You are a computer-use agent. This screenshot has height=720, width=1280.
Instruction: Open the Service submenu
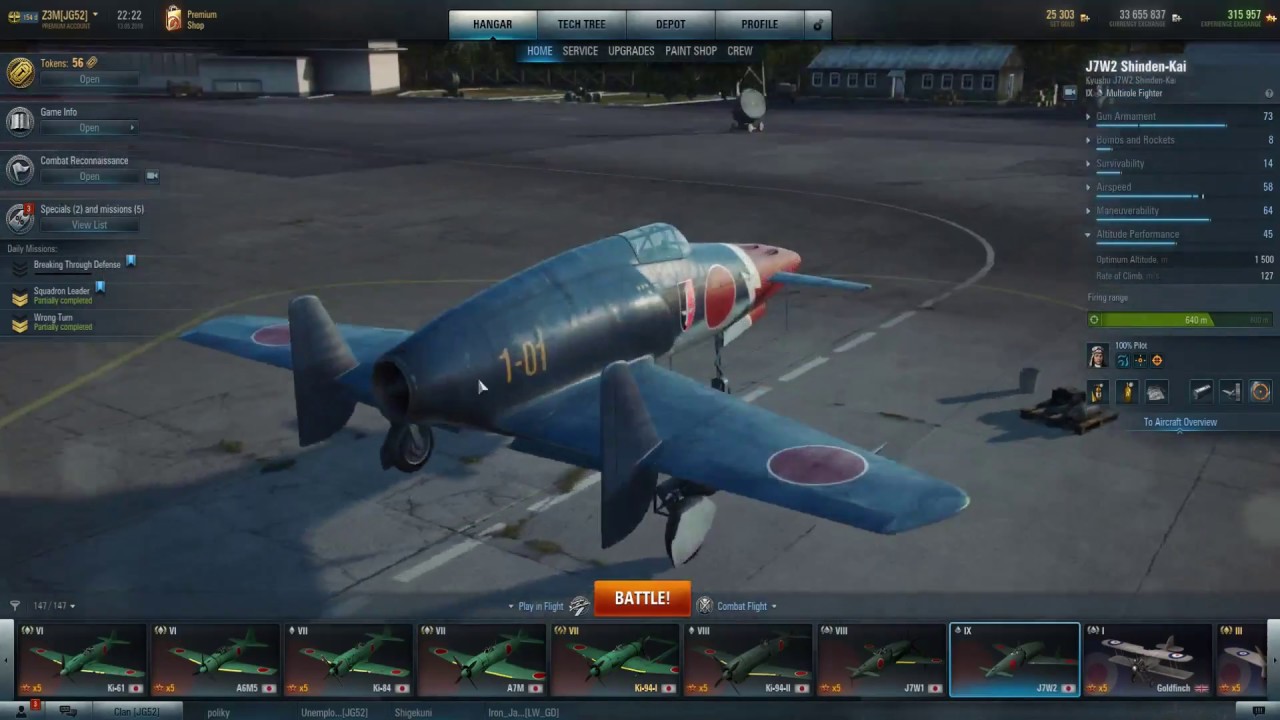point(580,51)
